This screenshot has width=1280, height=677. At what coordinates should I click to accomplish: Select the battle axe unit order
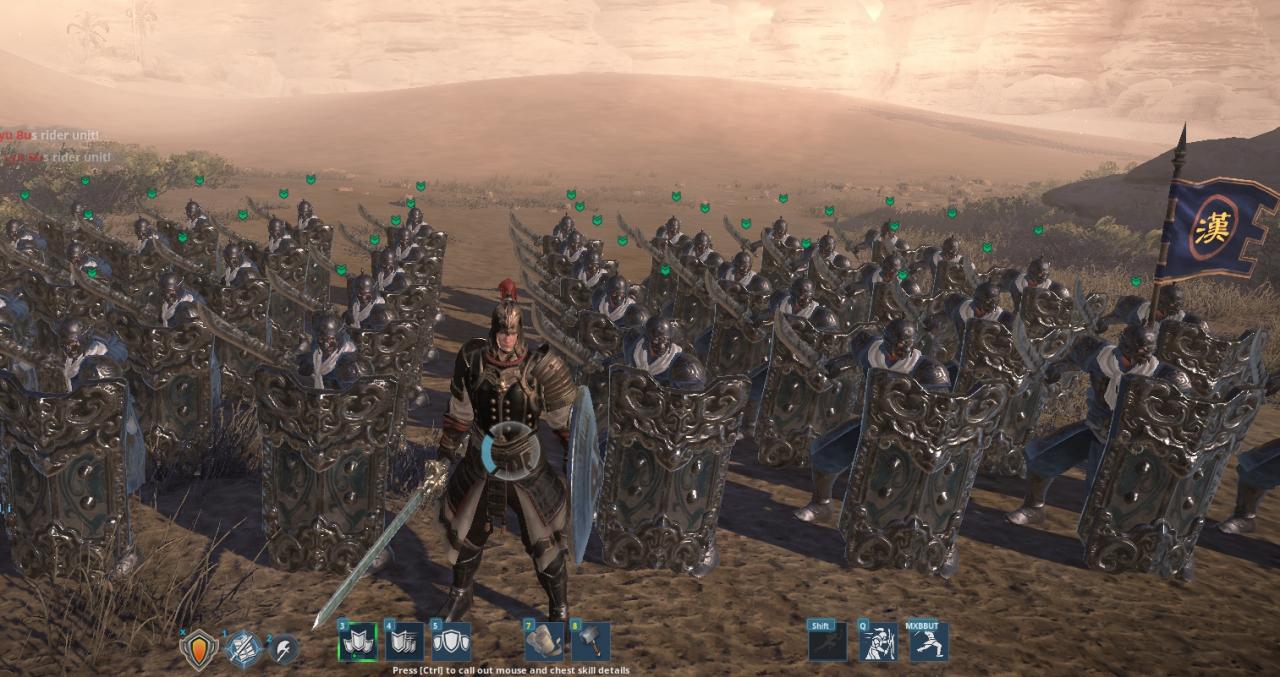coord(284,649)
